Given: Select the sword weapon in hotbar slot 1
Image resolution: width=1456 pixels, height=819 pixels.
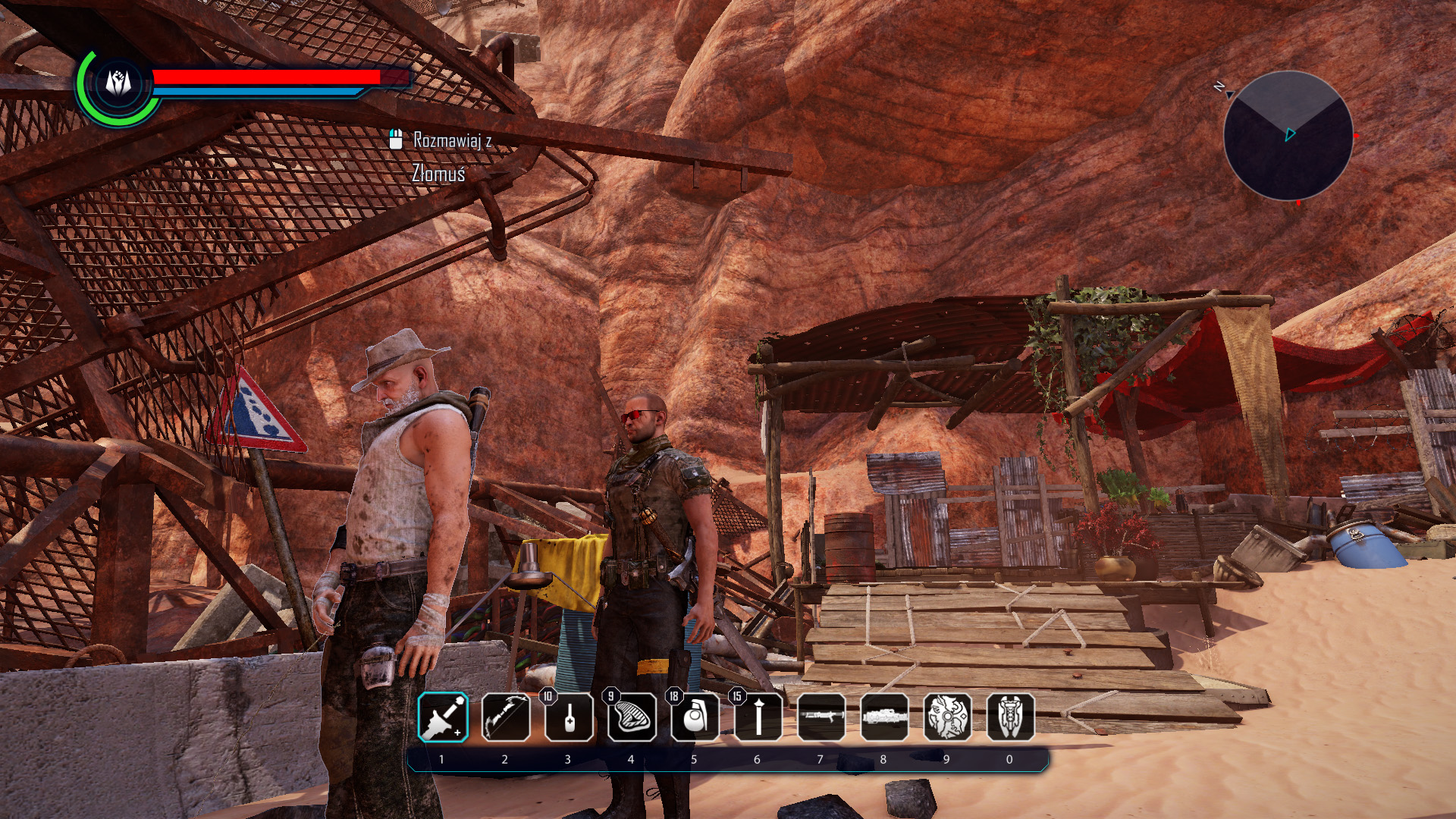Looking at the screenshot, I should (x=444, y=717).
